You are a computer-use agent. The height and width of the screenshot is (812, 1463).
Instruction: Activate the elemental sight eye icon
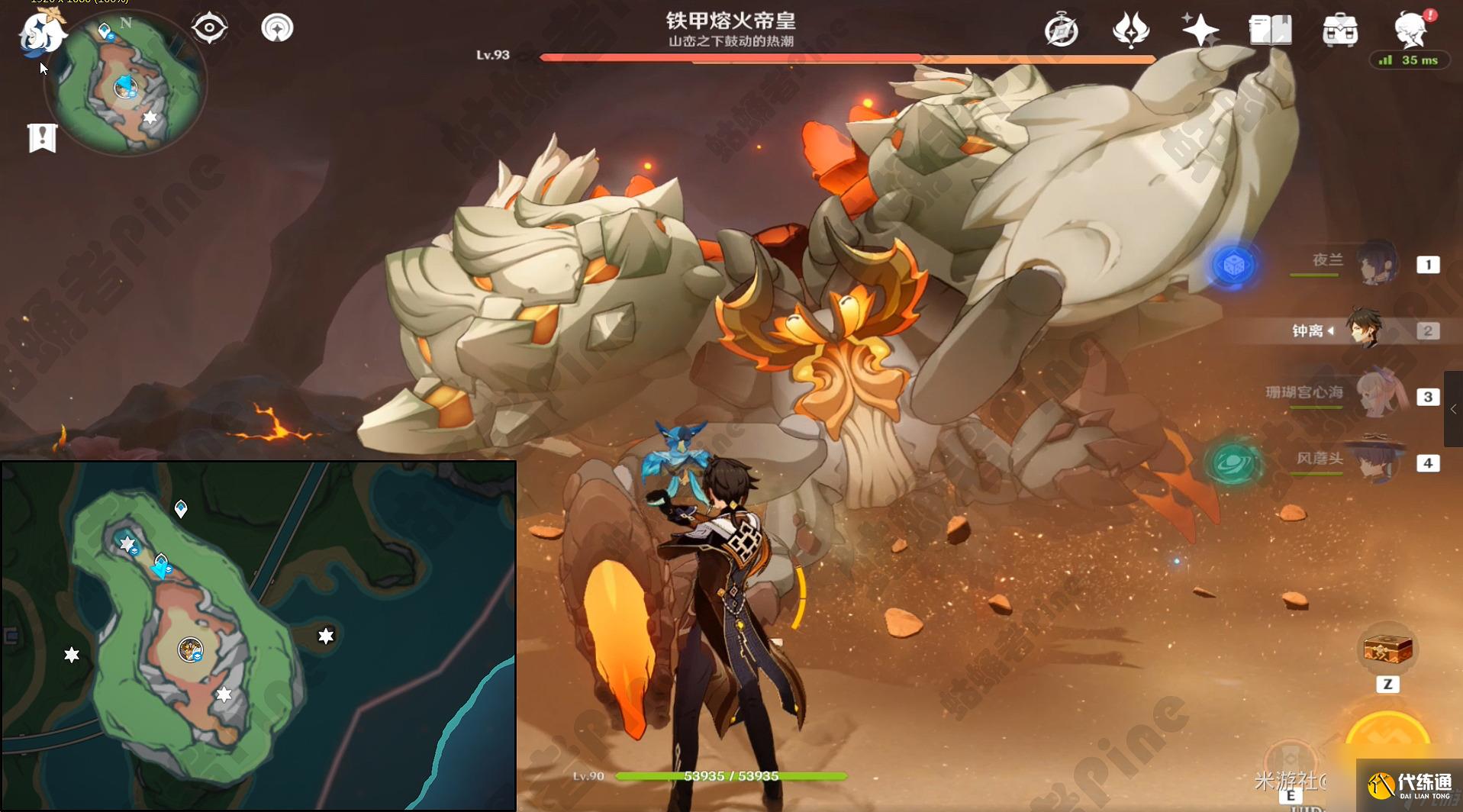209,29
